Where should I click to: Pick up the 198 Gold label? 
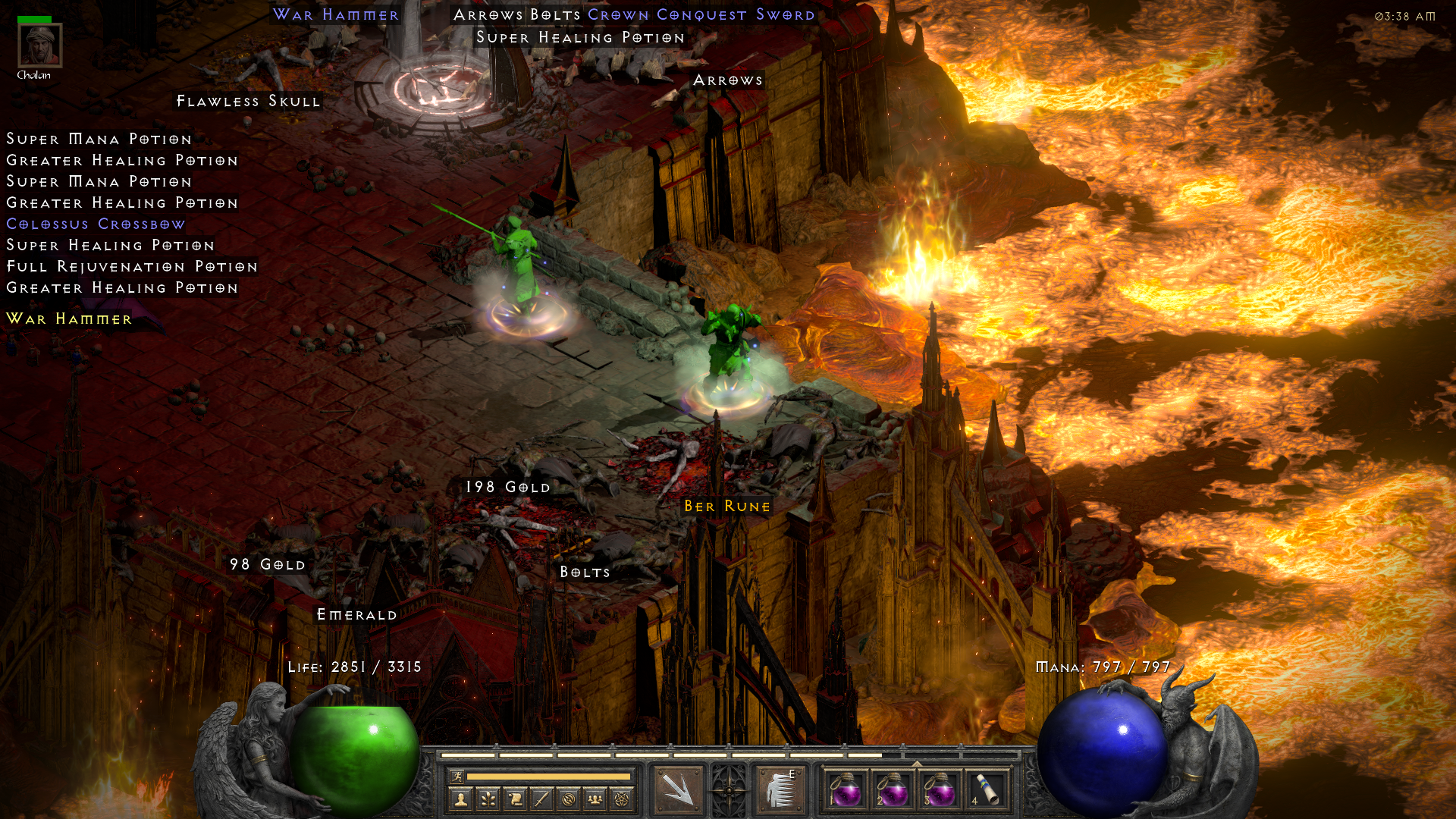click(x=507, y=488)
